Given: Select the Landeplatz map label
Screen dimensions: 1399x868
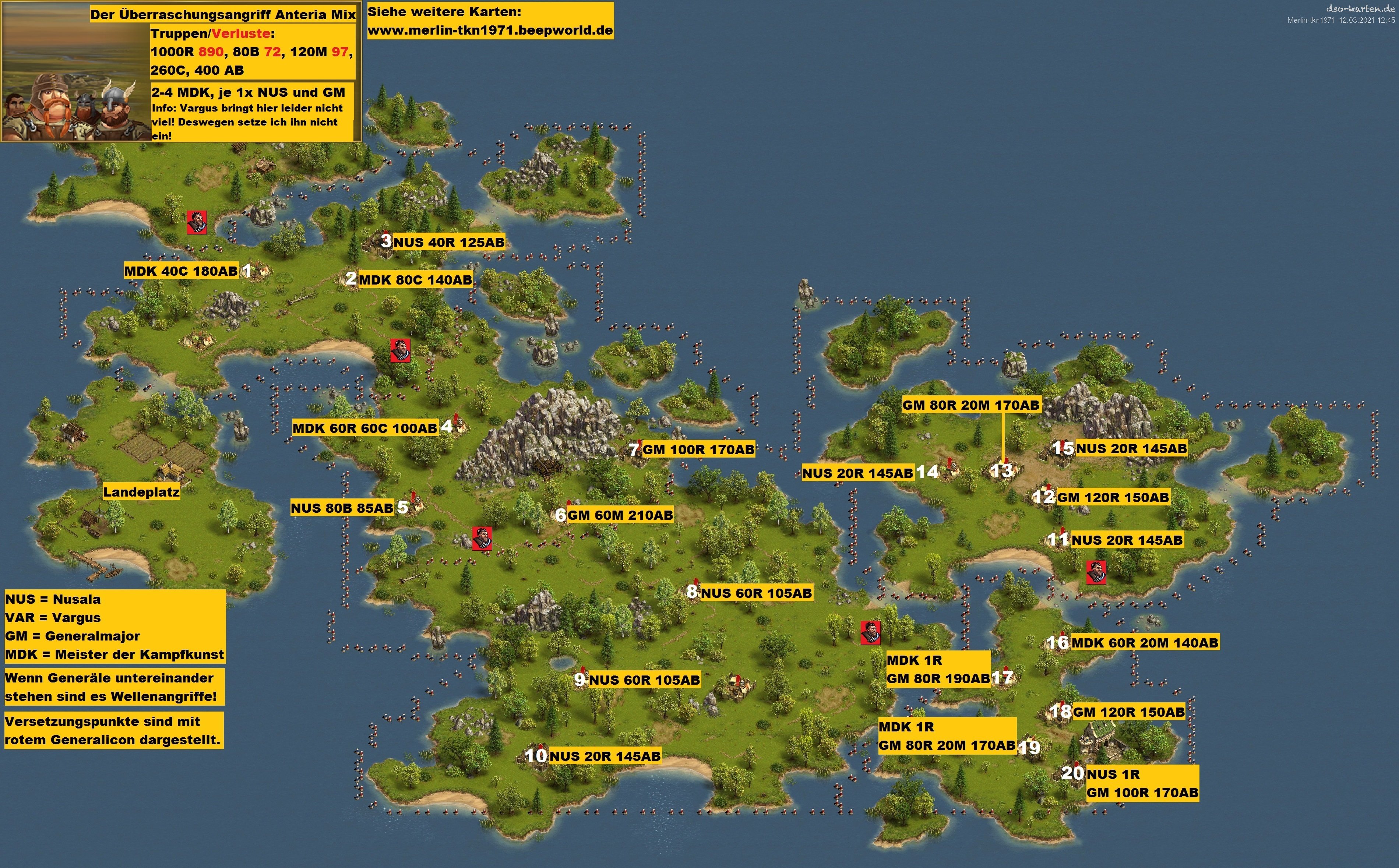Looking at the screenshot, I should [141, 492].
